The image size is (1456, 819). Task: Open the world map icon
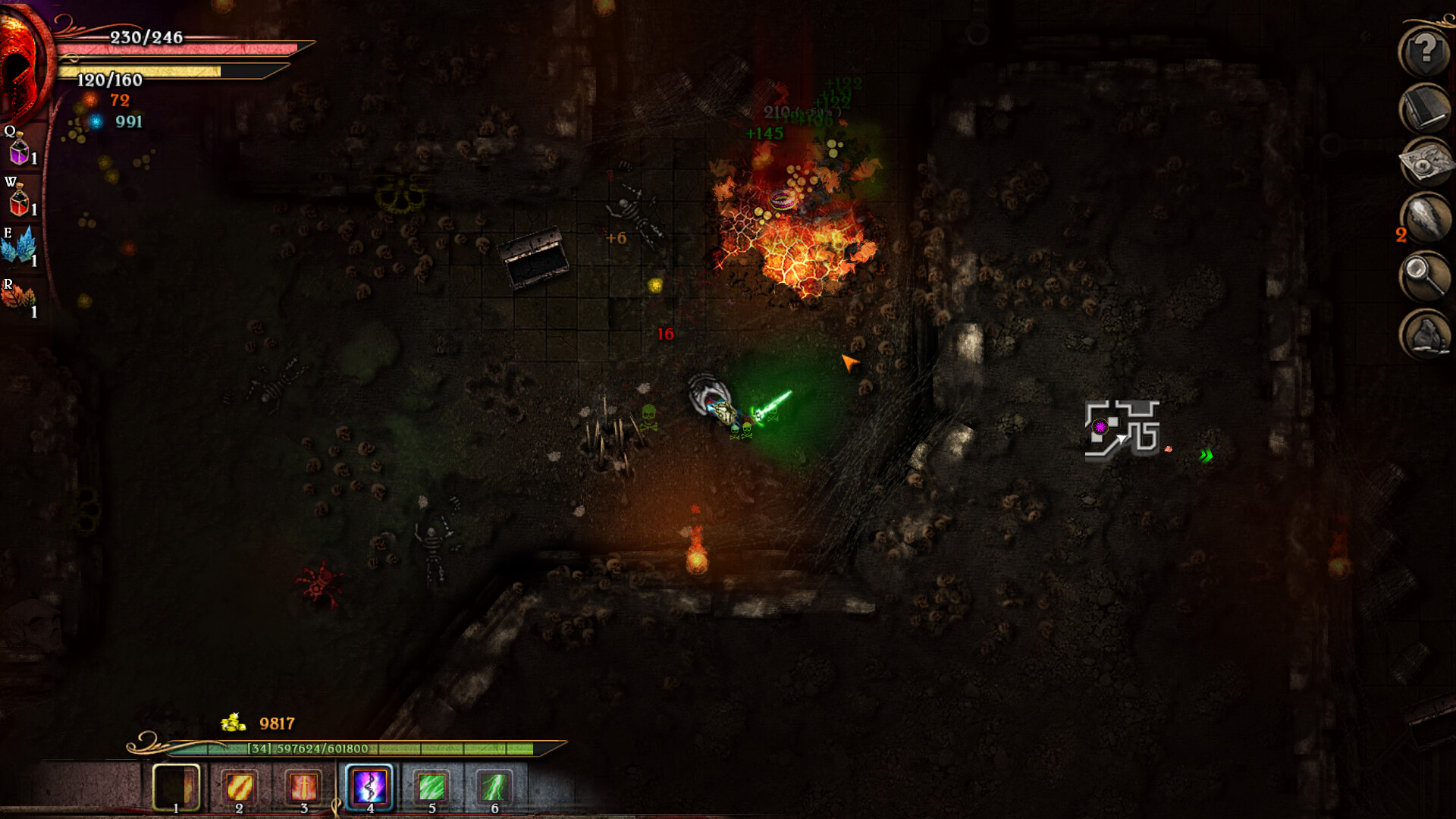pos(1424,163)
